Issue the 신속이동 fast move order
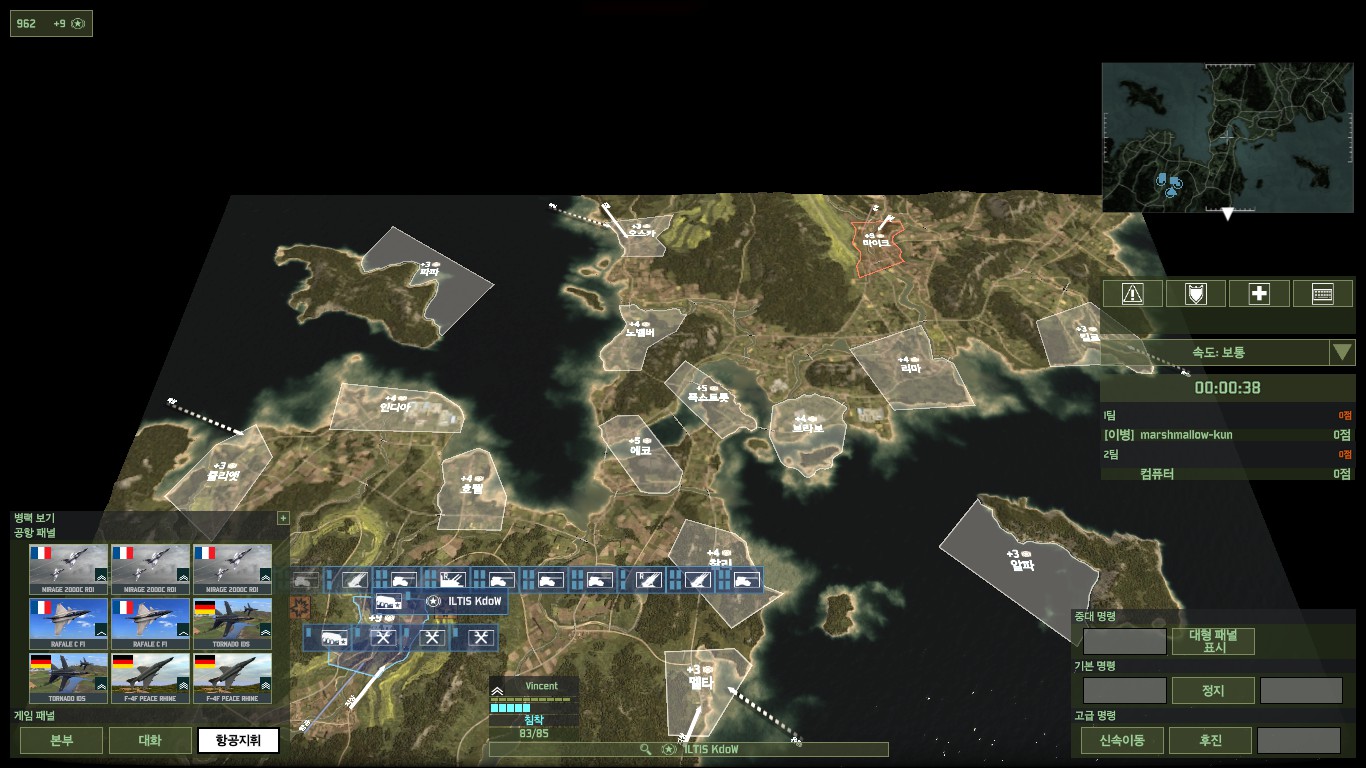Viewport: 1366px width, 768px height. pos(1122,741)
